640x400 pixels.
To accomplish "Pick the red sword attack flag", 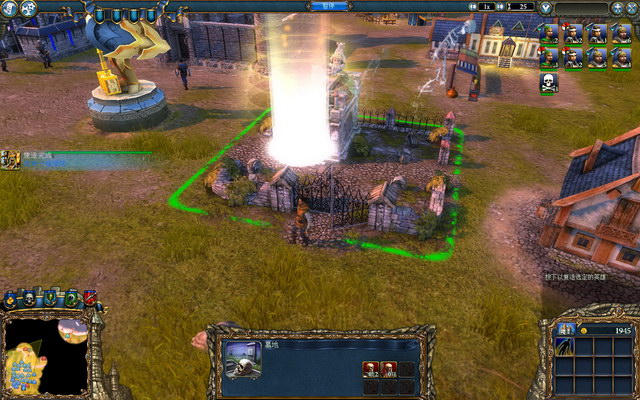I will pos(90,297).
